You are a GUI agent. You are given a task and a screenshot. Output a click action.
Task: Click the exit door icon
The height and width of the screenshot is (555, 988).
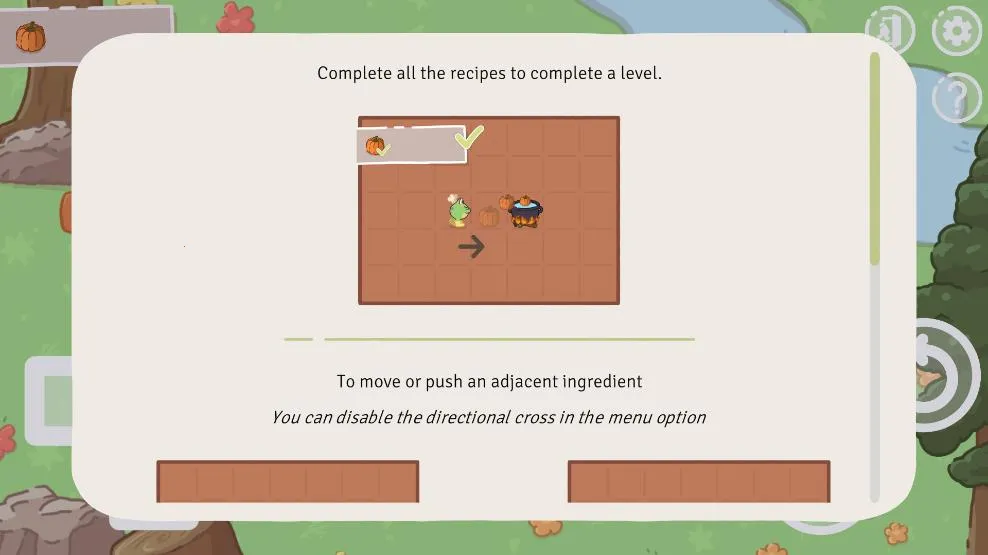coord(889,30)
